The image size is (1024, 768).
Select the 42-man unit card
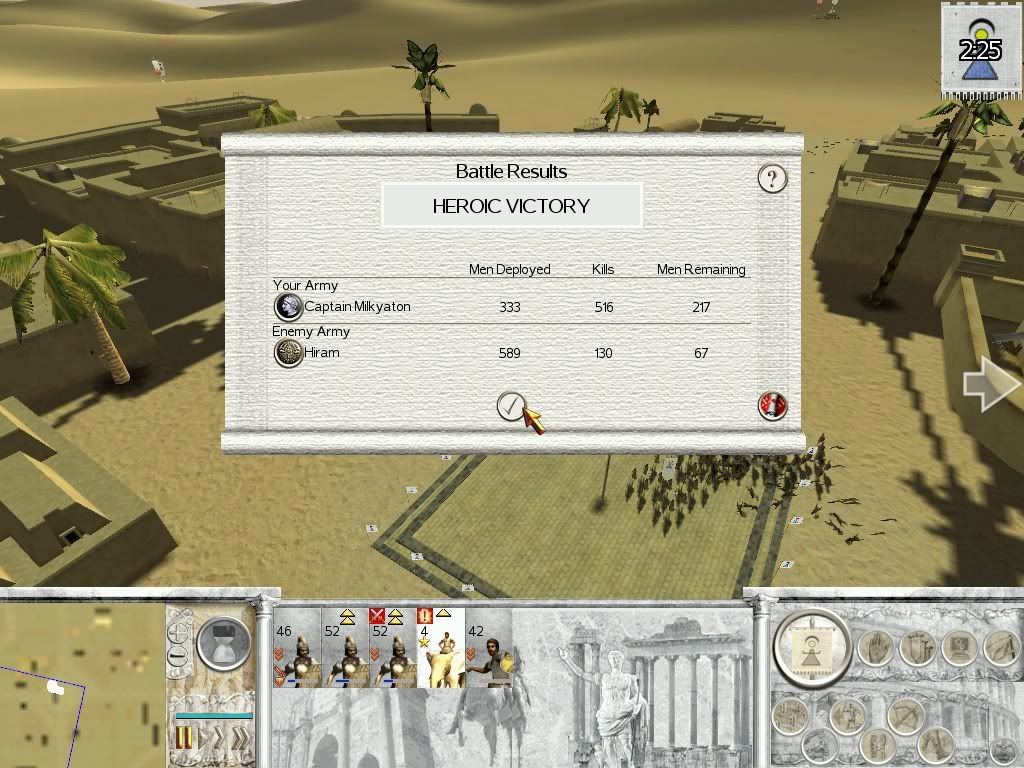pyautogui.click(x=489, y=648)
